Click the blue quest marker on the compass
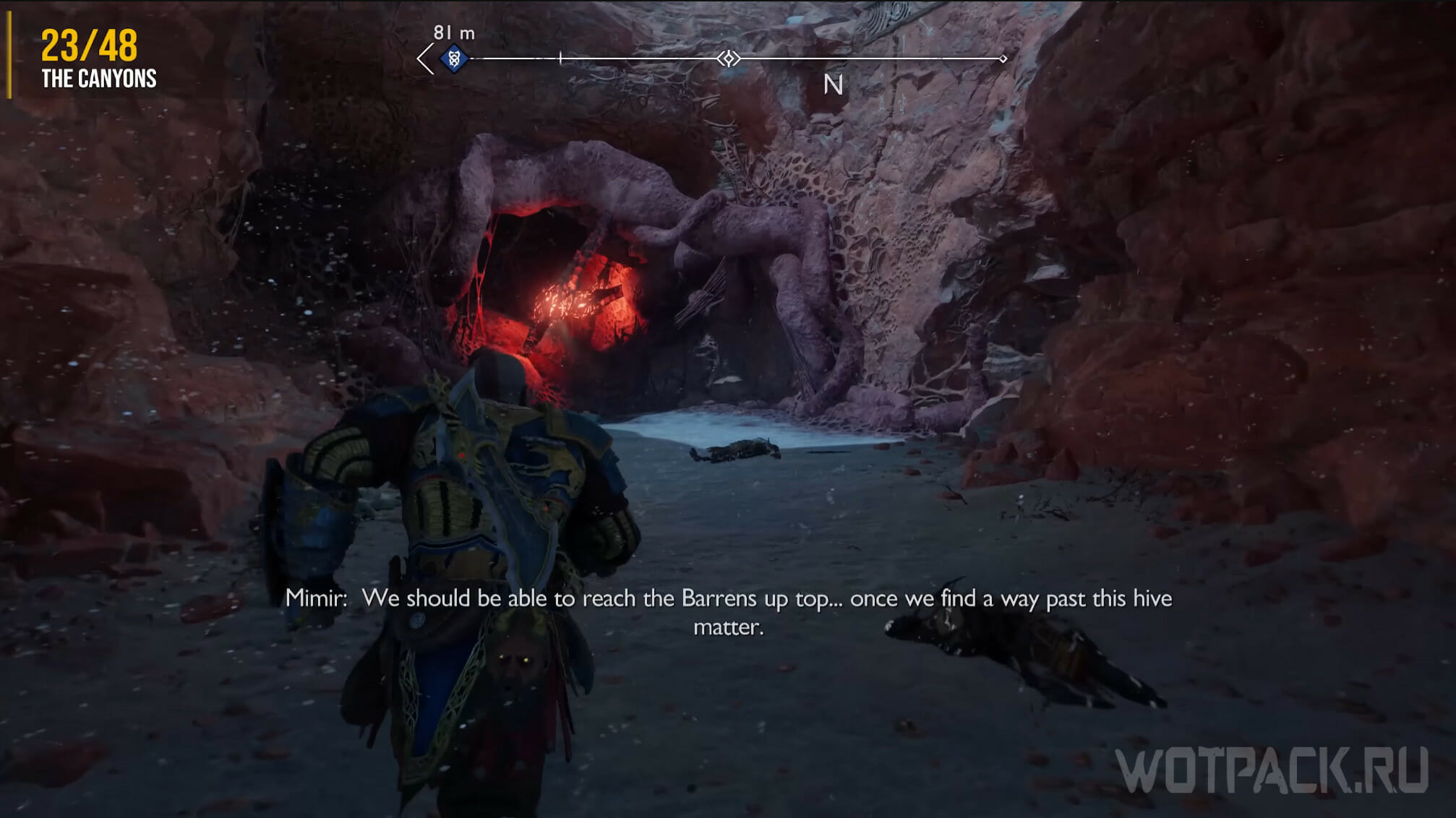Viewport: 1456px width, 818px height. point(454,58)
